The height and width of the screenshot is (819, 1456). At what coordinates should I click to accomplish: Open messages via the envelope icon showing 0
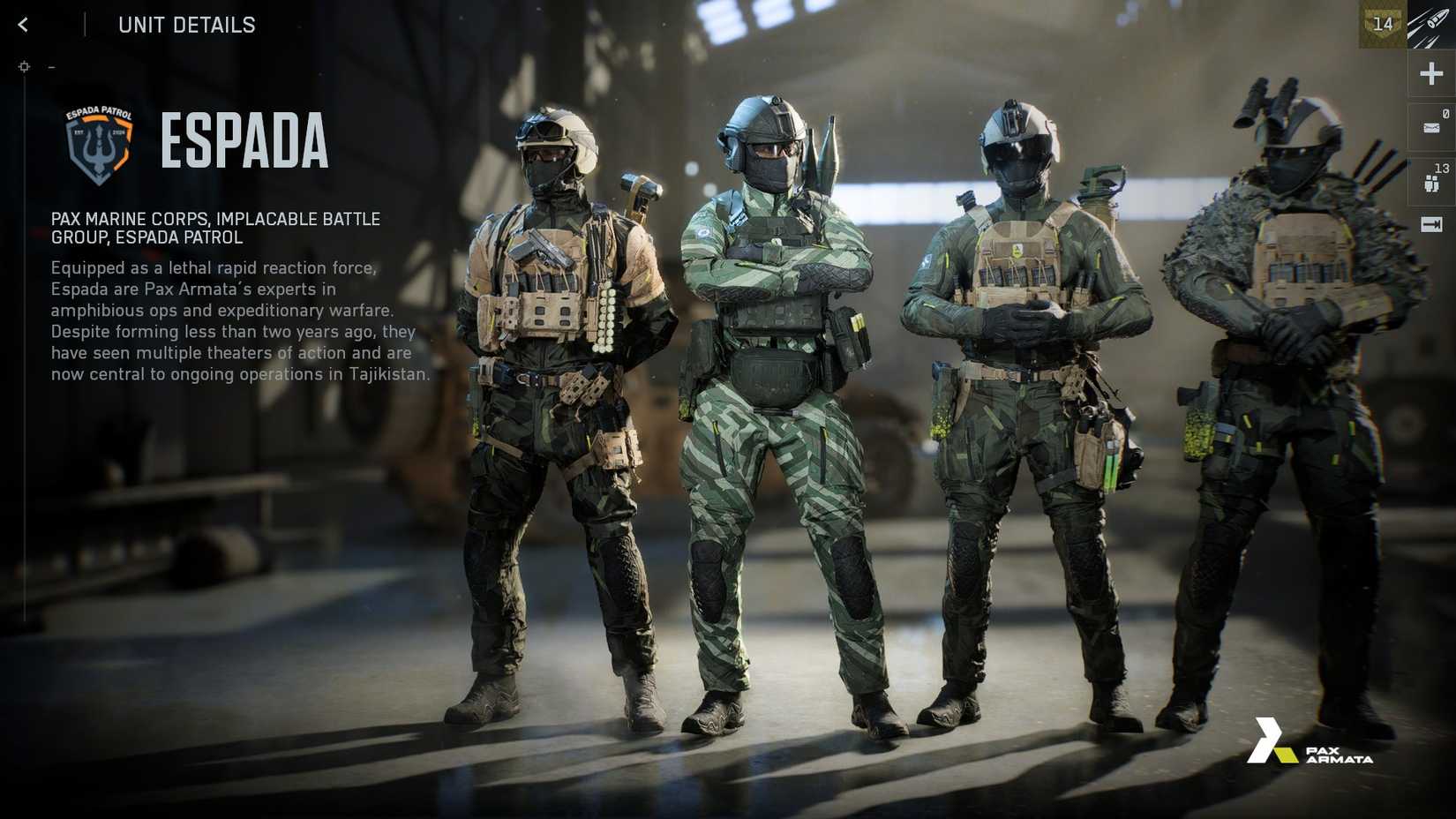pos(1430,125)
